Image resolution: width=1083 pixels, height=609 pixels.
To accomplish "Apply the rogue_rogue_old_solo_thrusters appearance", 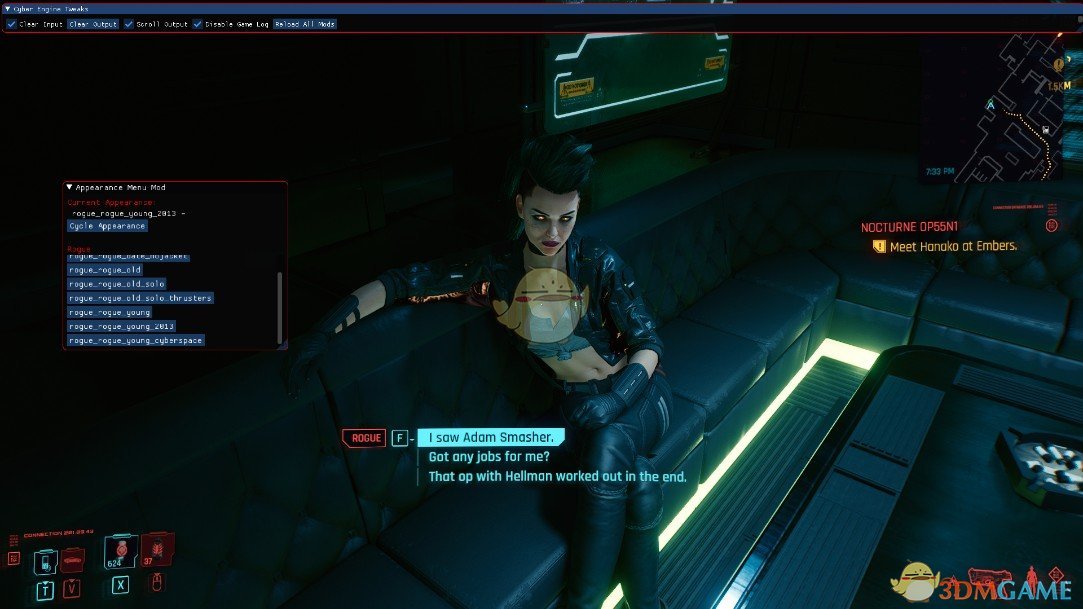I will coord(140,298).
